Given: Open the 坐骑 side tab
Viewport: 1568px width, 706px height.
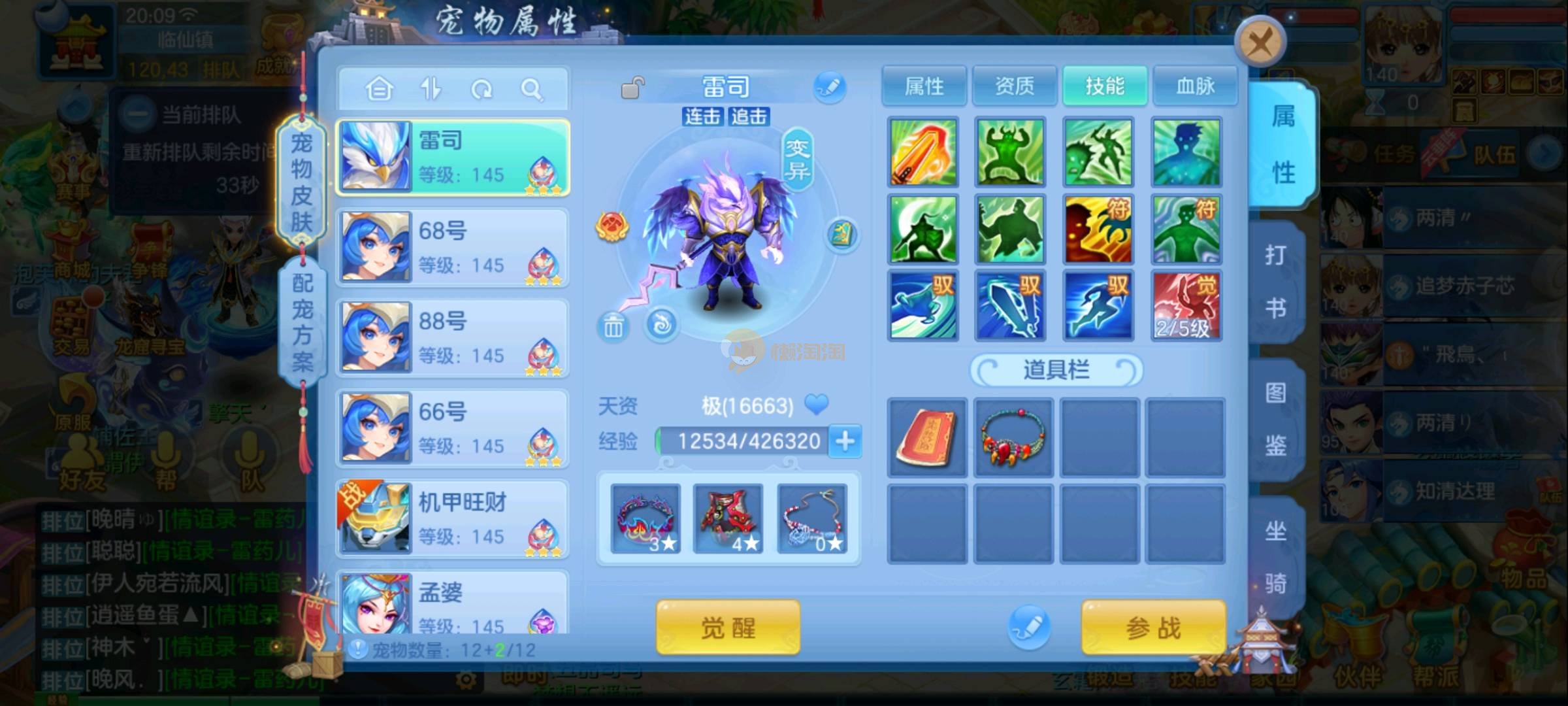Looking at the screenshot, I should 1275,557.
